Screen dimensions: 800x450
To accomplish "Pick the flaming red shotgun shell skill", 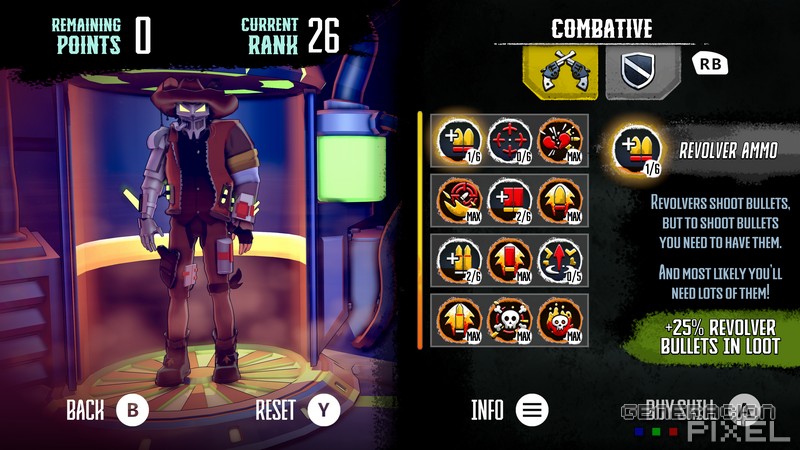I will coord(510,262).
